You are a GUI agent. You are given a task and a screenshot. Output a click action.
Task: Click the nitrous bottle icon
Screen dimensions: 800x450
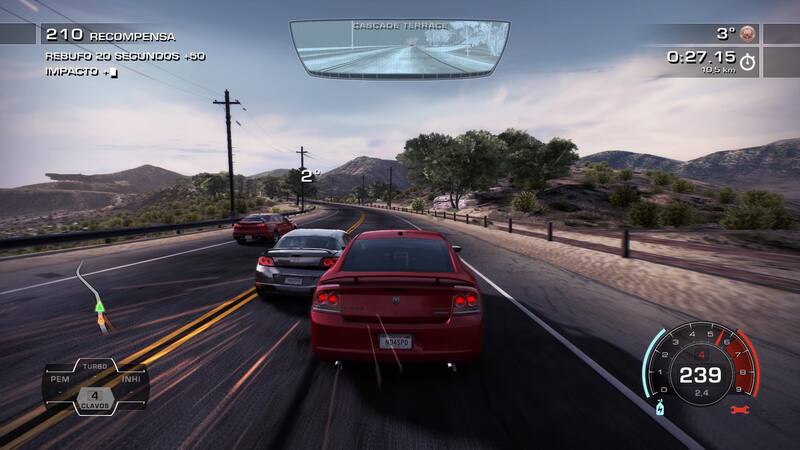click(x=660, y=408)
